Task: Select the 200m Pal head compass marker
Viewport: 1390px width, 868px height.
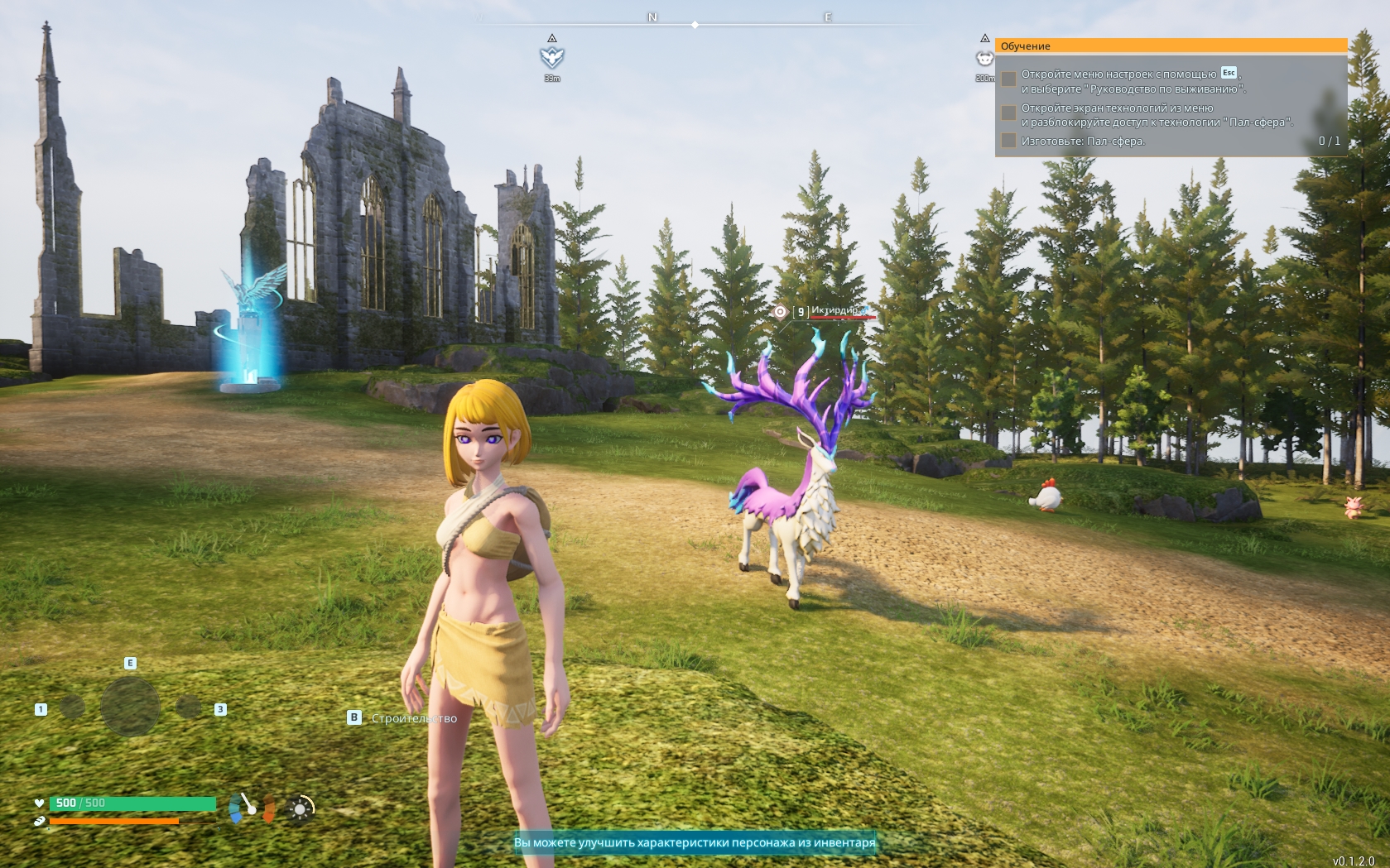Action: point(984,58)
